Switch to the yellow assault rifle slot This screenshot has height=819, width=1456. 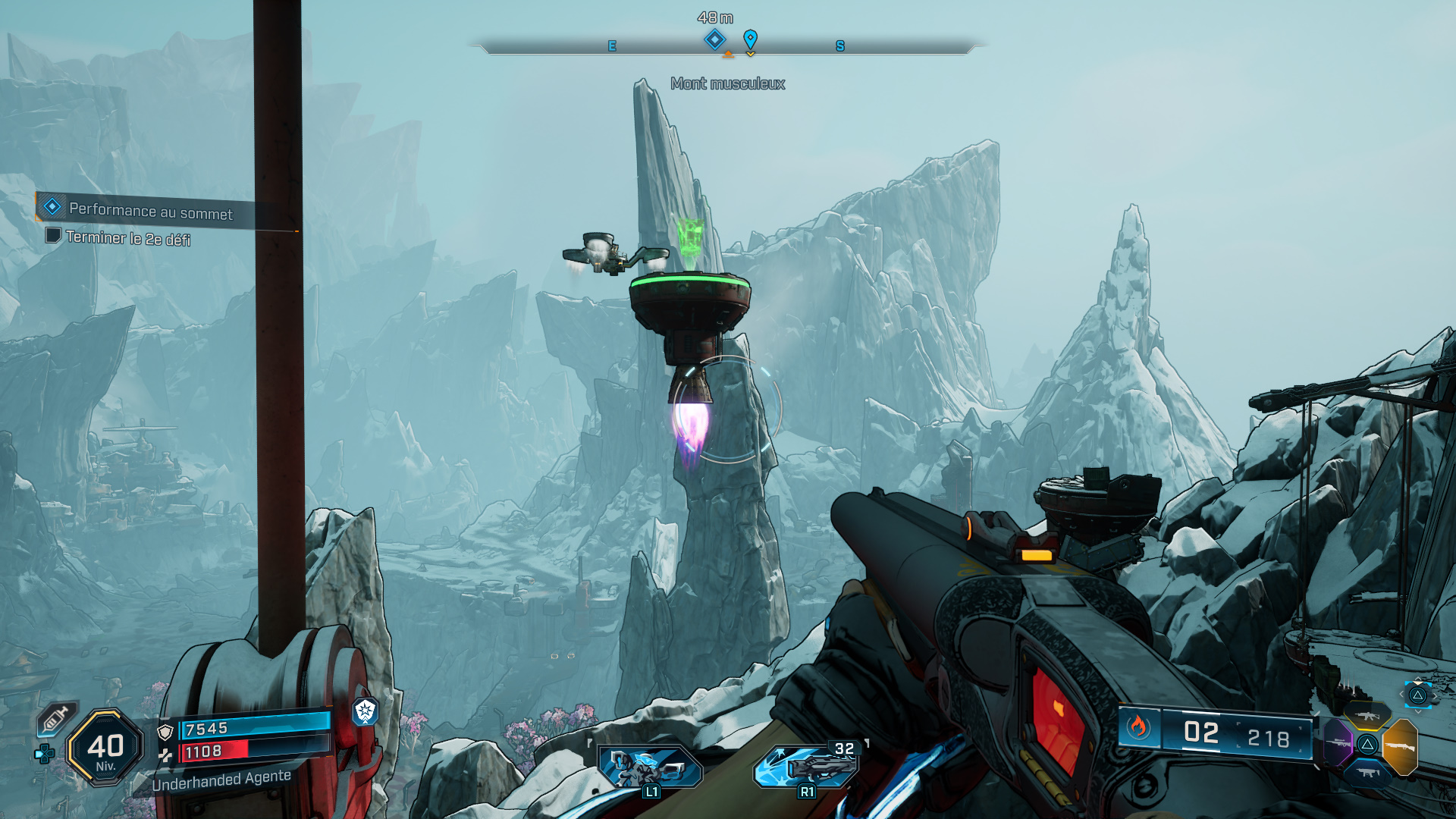[1367, 716]
